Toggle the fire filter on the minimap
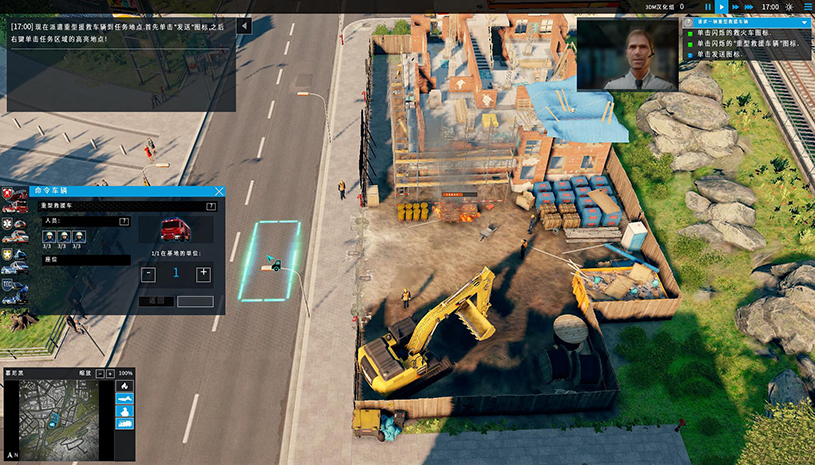The width and height of the screenshot is (815, 465). (124, 386)
